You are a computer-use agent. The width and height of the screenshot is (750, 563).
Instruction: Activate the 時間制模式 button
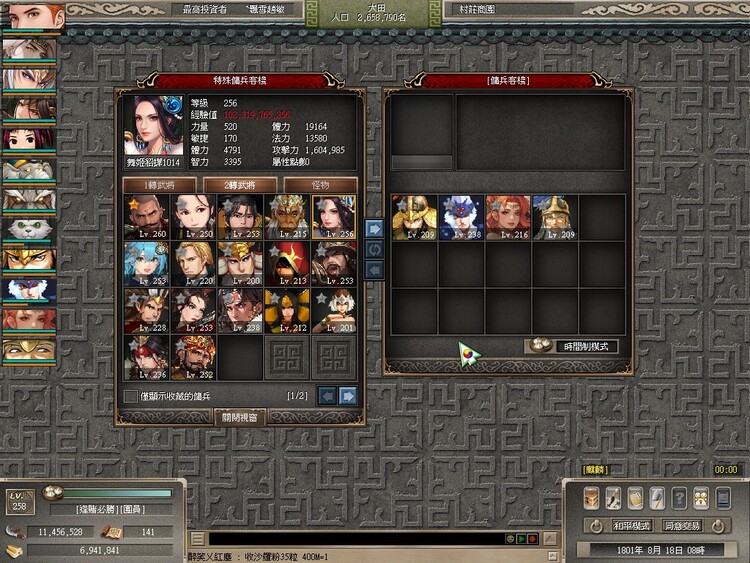(x=570, y=346)
